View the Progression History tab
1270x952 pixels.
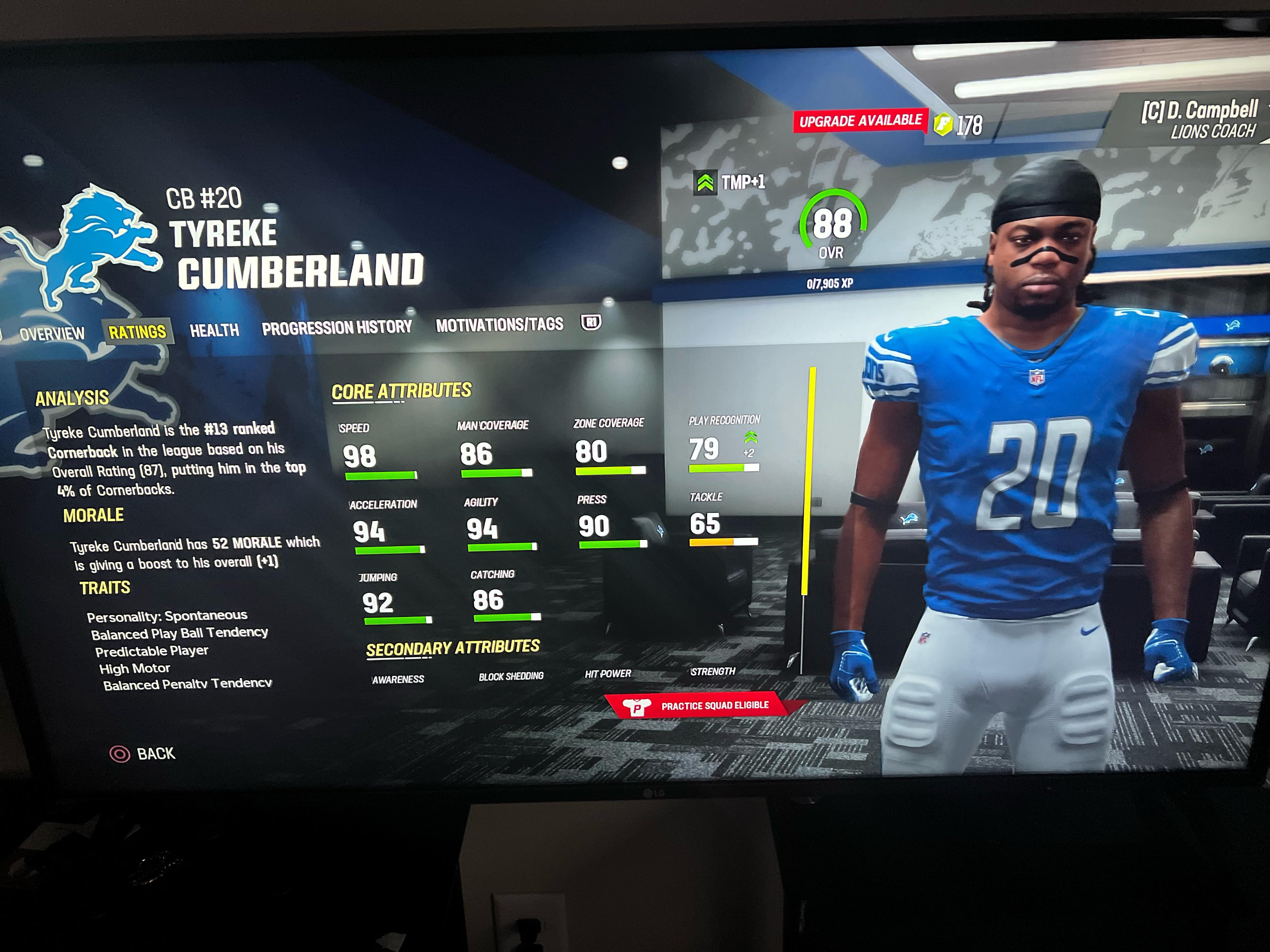[336, 327]
